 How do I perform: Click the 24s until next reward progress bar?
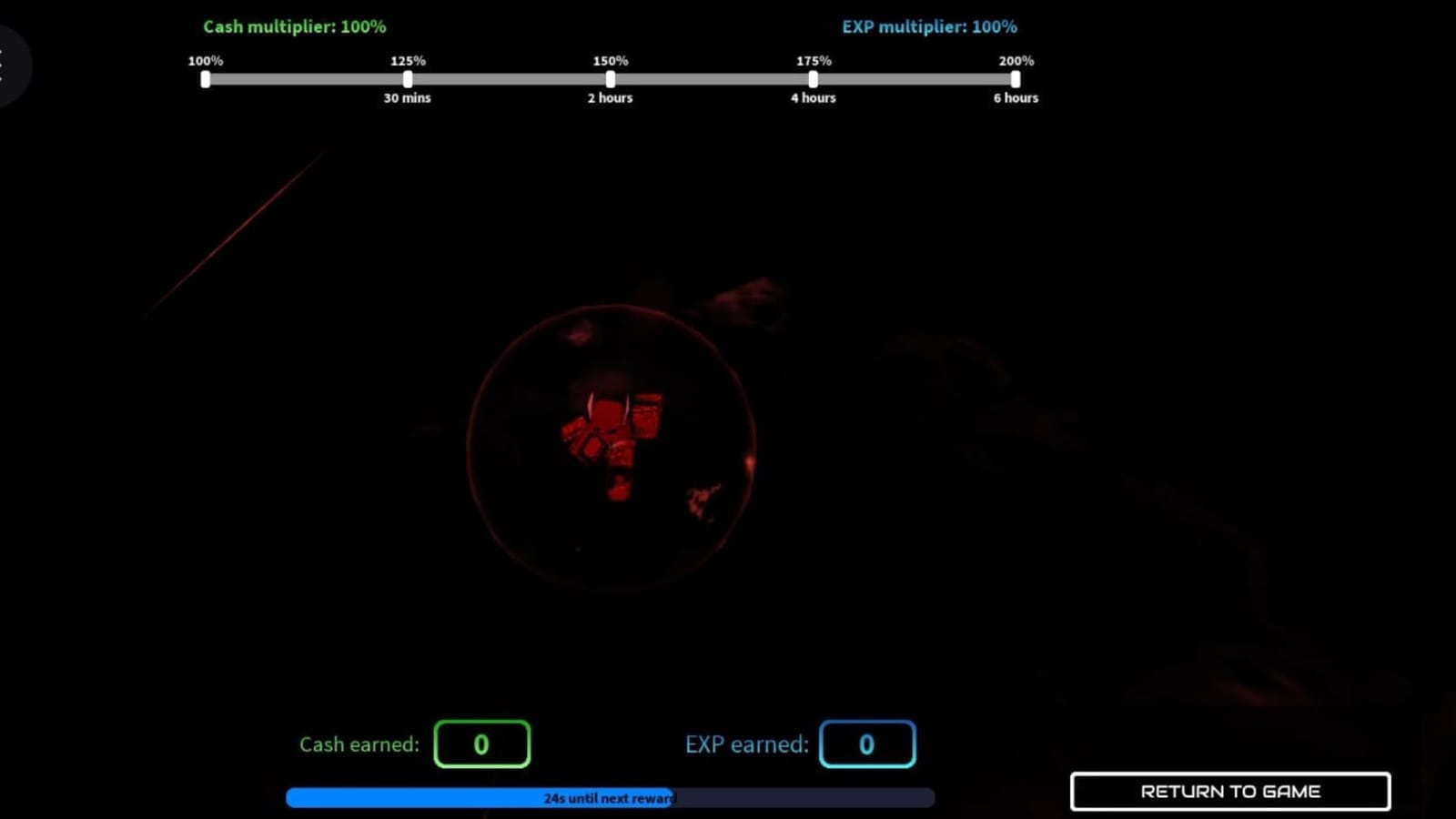click(610, 797)
